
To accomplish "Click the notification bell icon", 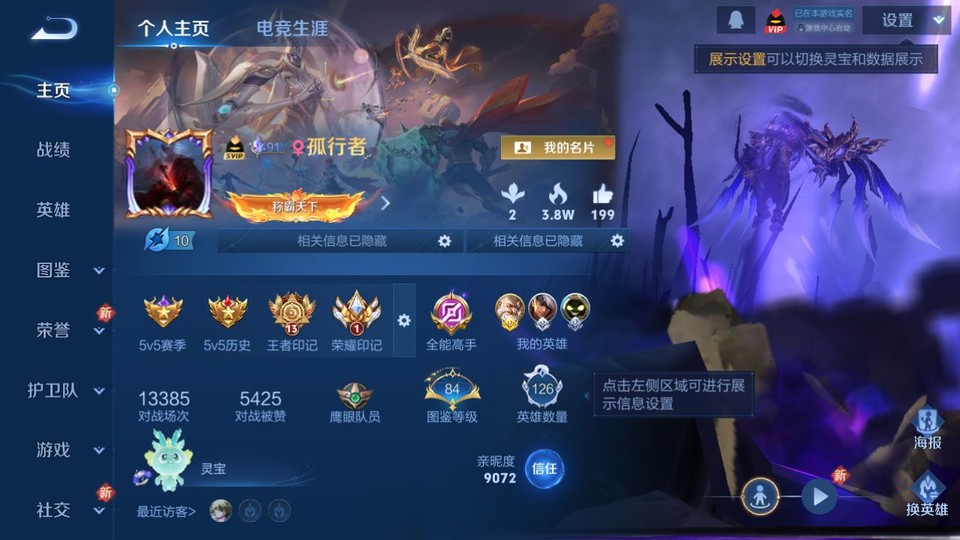I will click(x=735, y=20).
